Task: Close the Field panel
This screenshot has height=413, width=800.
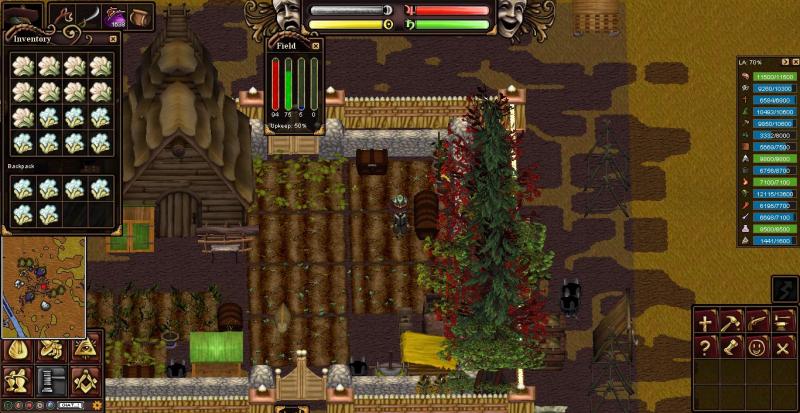Action: tap(316, 45)
